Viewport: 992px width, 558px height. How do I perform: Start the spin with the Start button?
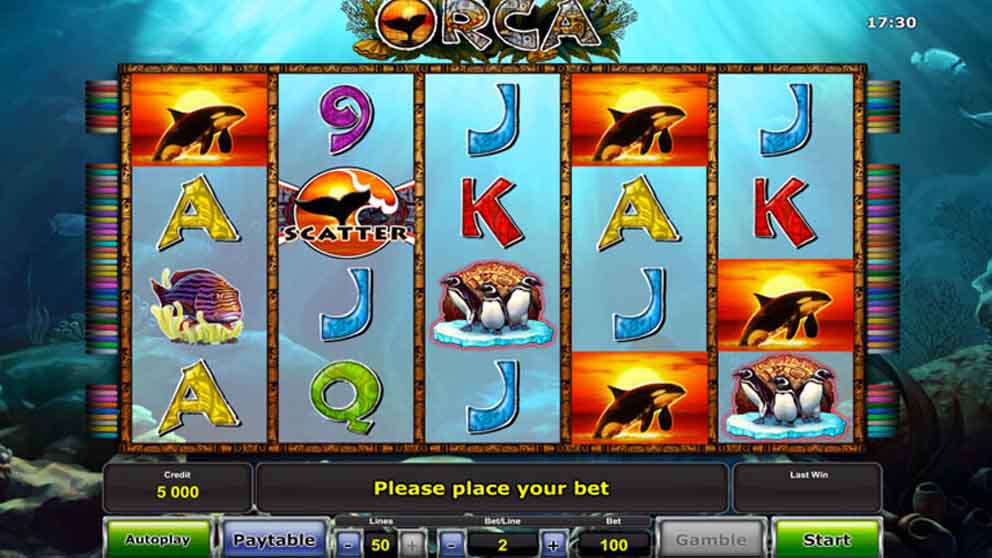tap(826, 540)
